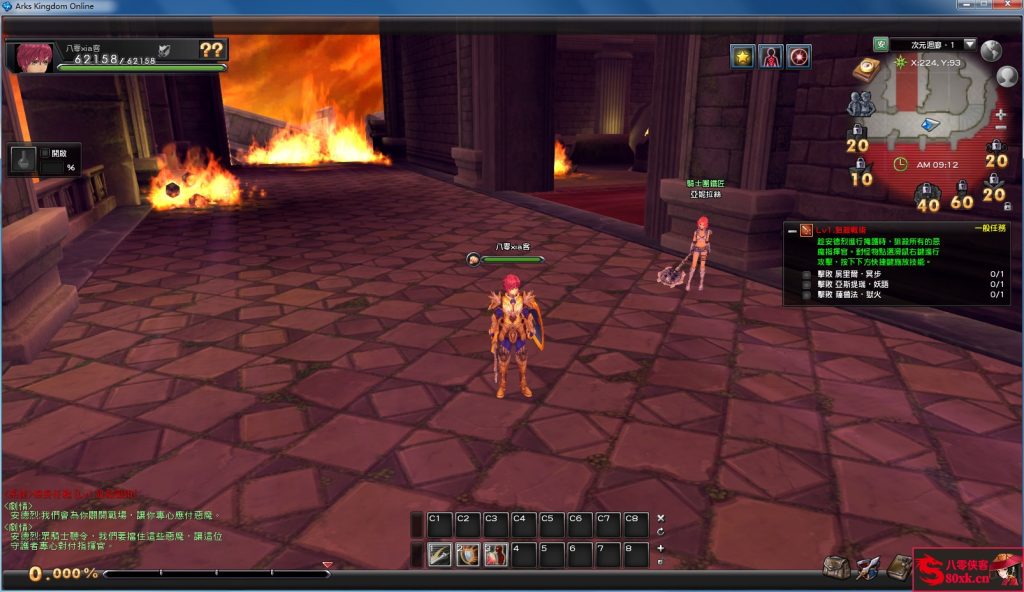Open the world map globe button
Viewport: 1024px width, 592px height.
(x=991, y=51)
